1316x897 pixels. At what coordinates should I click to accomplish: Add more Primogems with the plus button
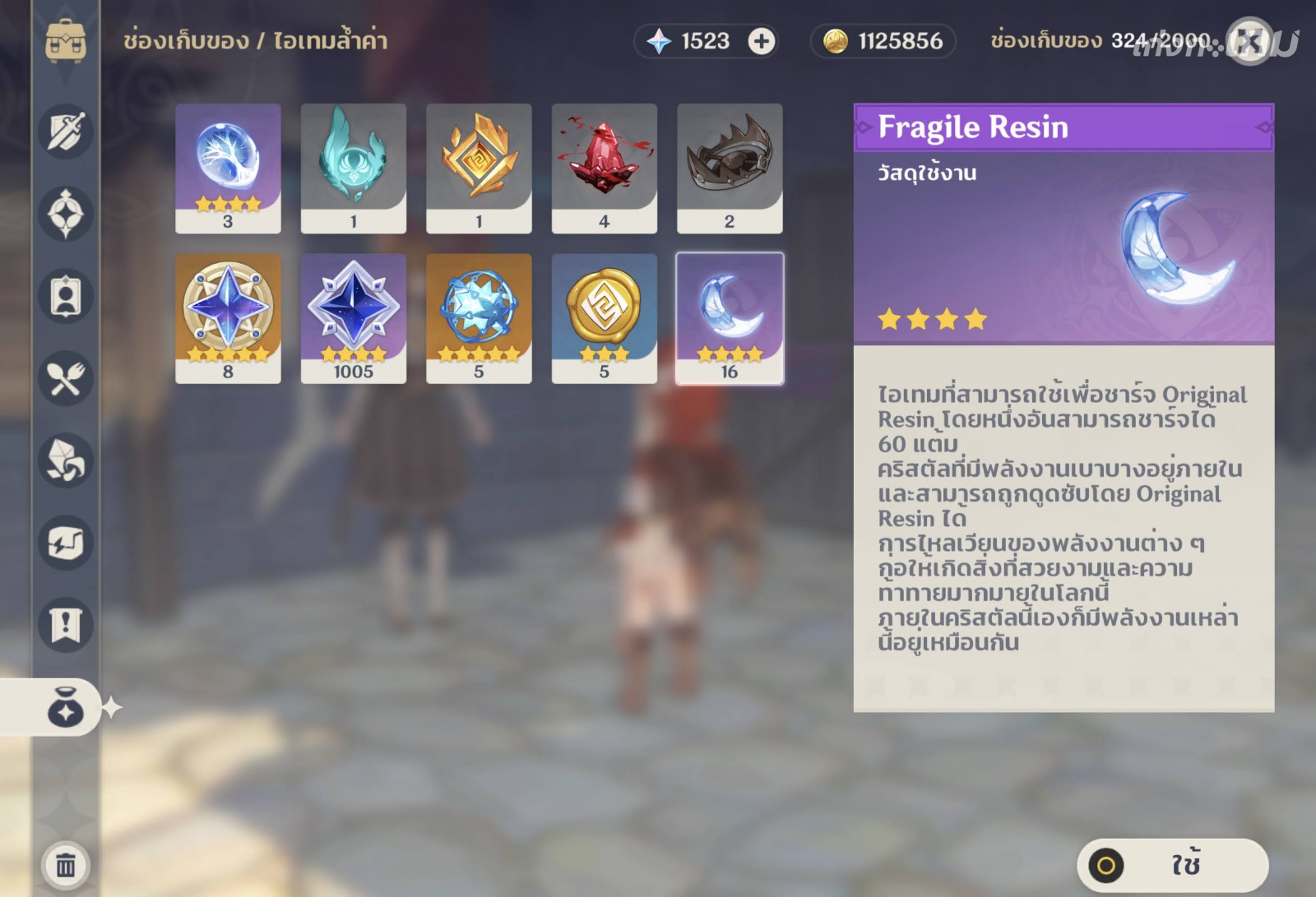coord(762,41)
